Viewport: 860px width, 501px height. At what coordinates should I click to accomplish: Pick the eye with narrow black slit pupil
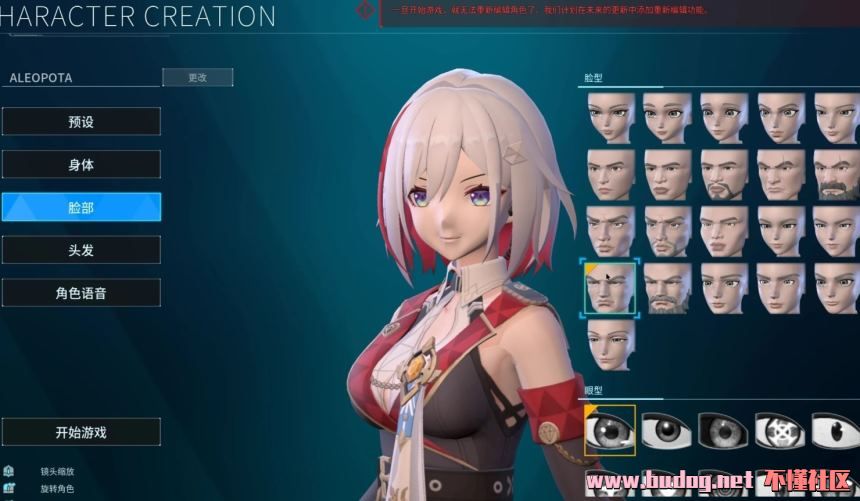[x=836, y=430]
